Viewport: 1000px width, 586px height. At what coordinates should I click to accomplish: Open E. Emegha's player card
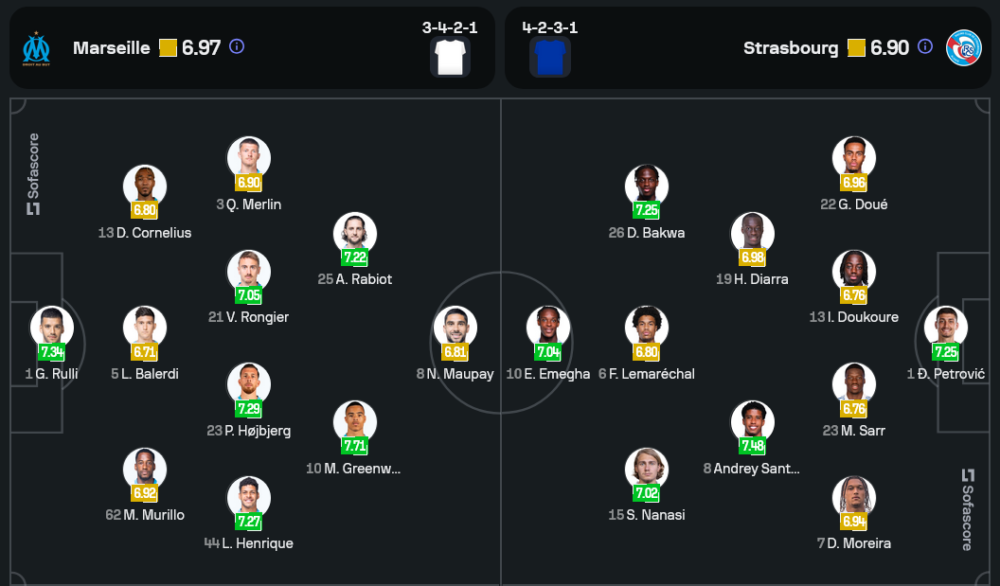[549, 328]
